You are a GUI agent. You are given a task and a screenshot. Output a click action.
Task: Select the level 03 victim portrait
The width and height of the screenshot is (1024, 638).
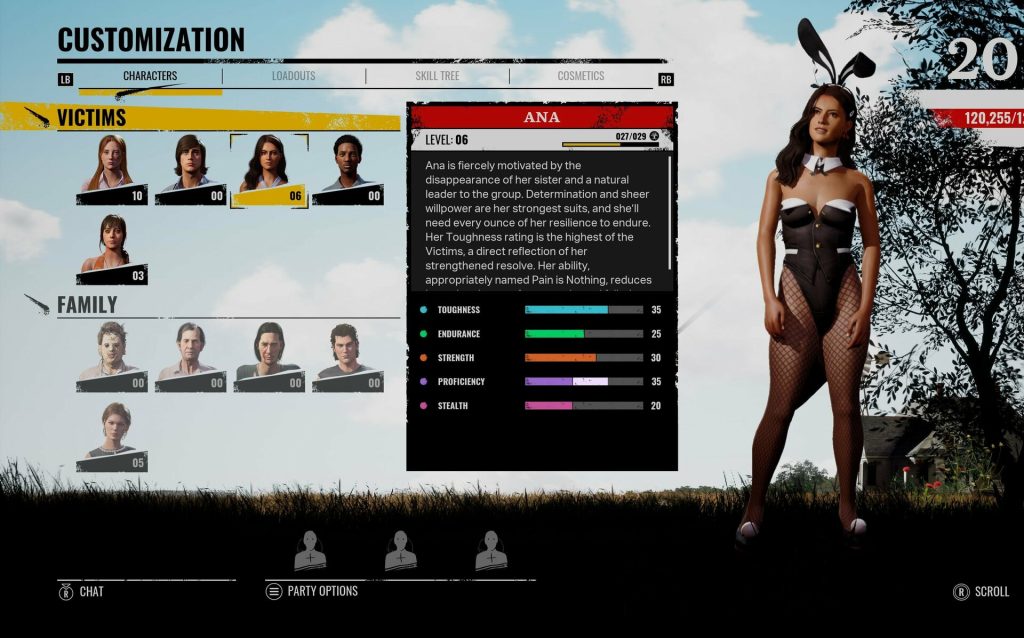(x=112, y=249)
